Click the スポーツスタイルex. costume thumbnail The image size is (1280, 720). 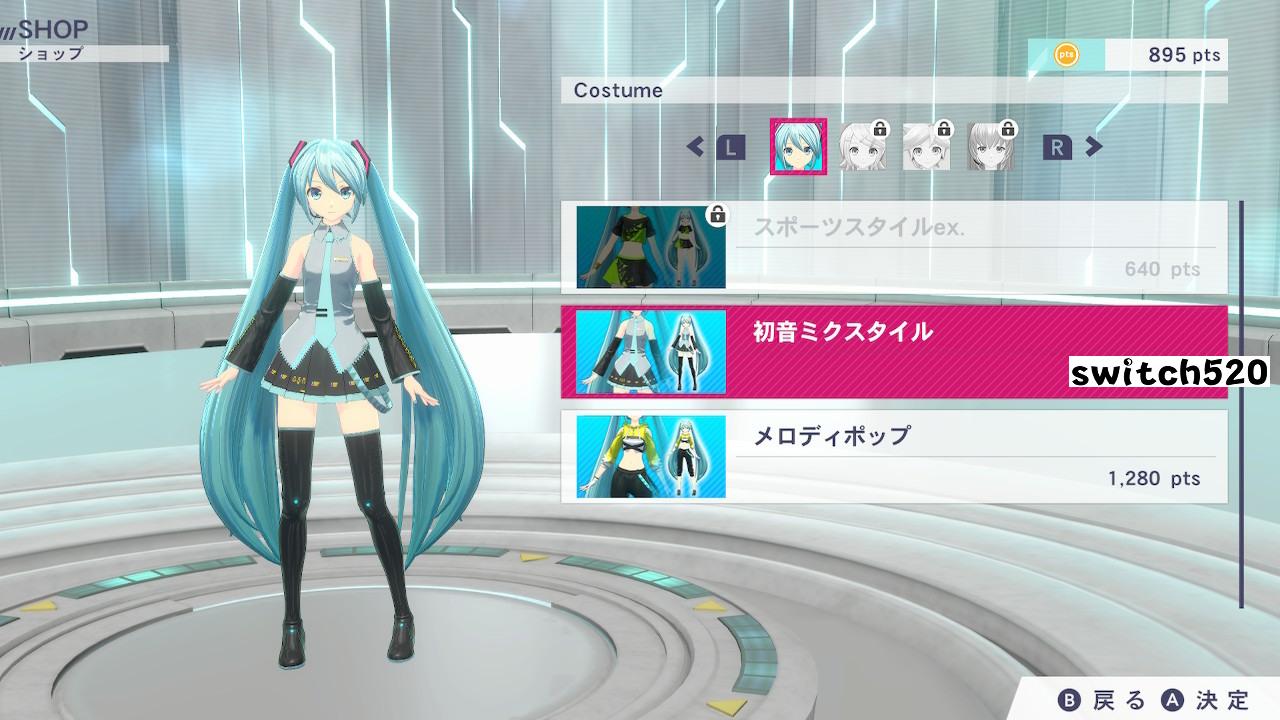pyautogui.click(x=650, y=247)
